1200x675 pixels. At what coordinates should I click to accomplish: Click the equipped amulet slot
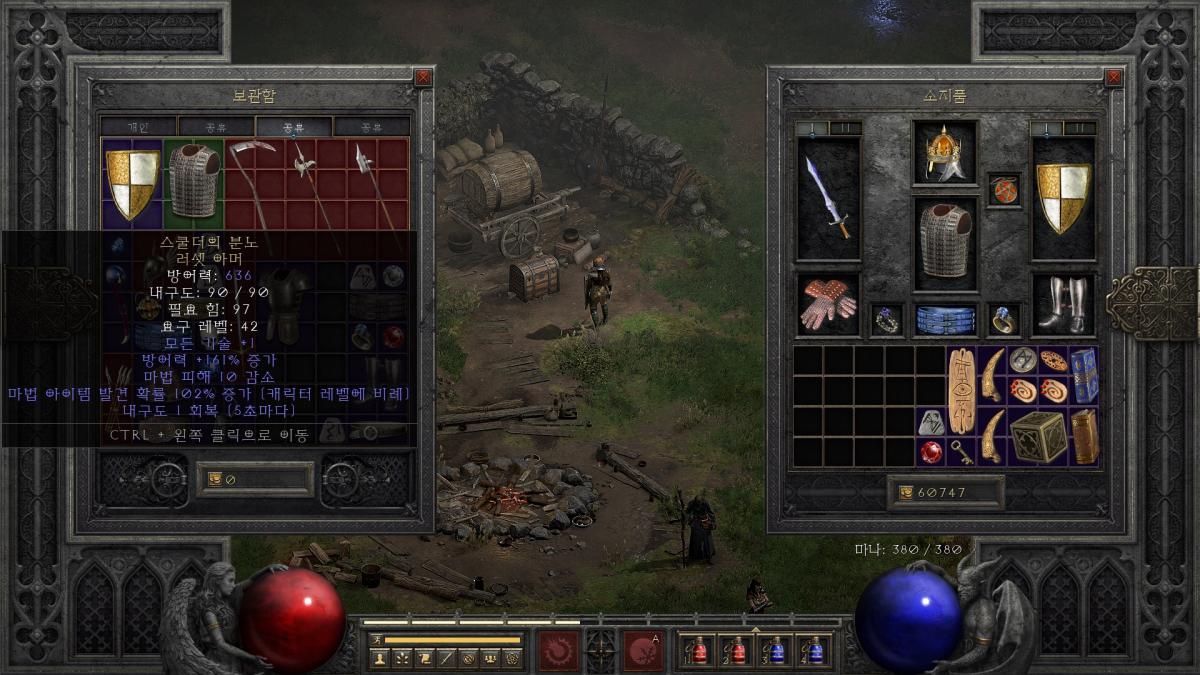coord(1004,189)
